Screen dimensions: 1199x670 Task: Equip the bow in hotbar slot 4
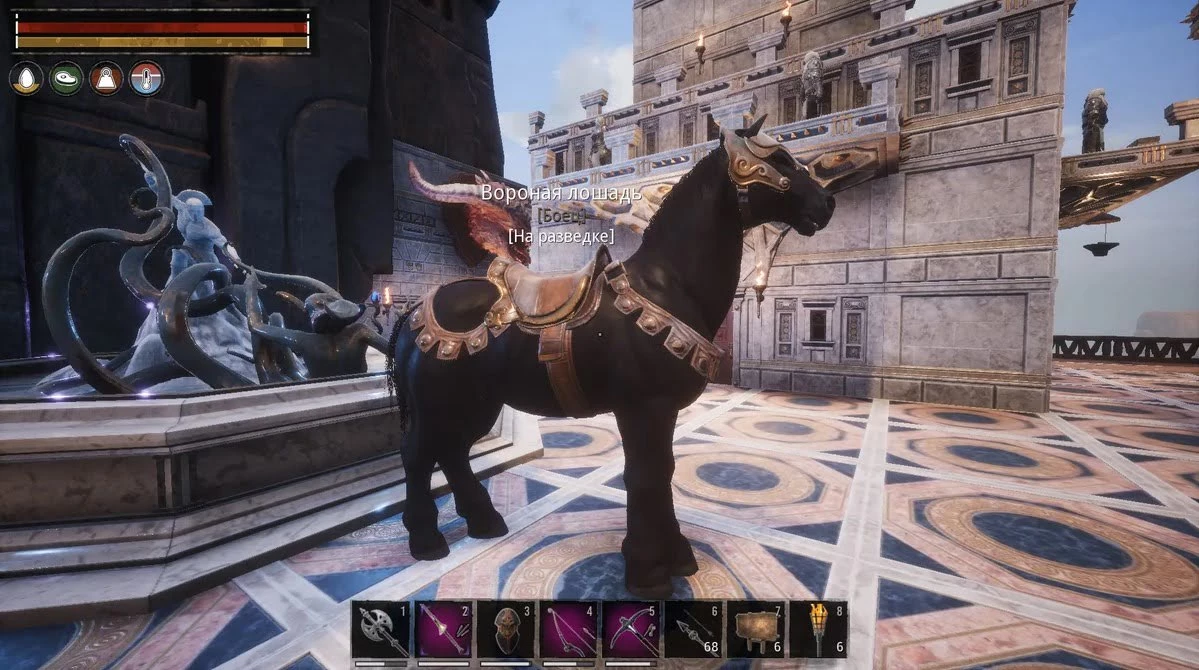click(568, 629)
